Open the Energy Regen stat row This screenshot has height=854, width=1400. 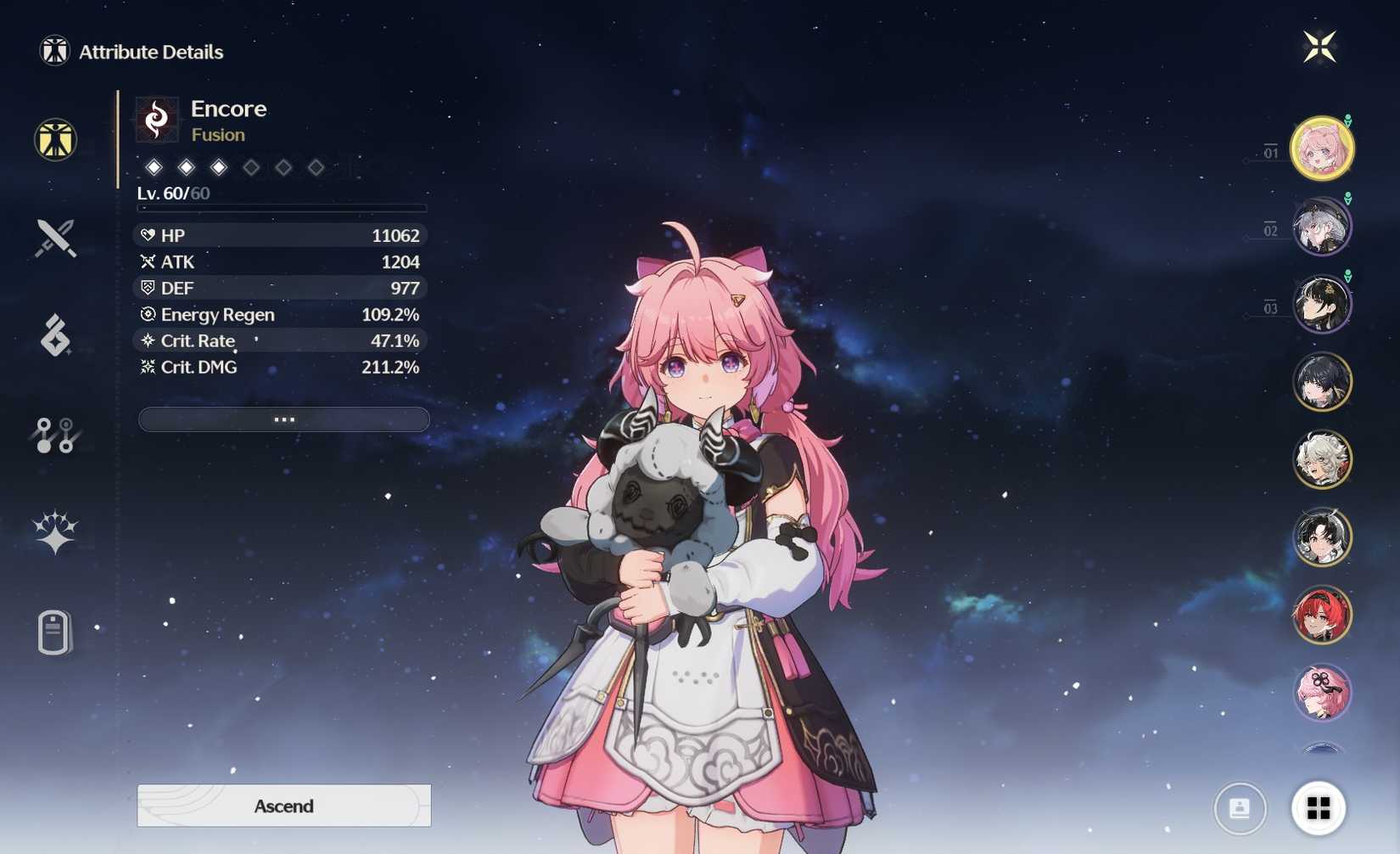[x=280, y=314]
